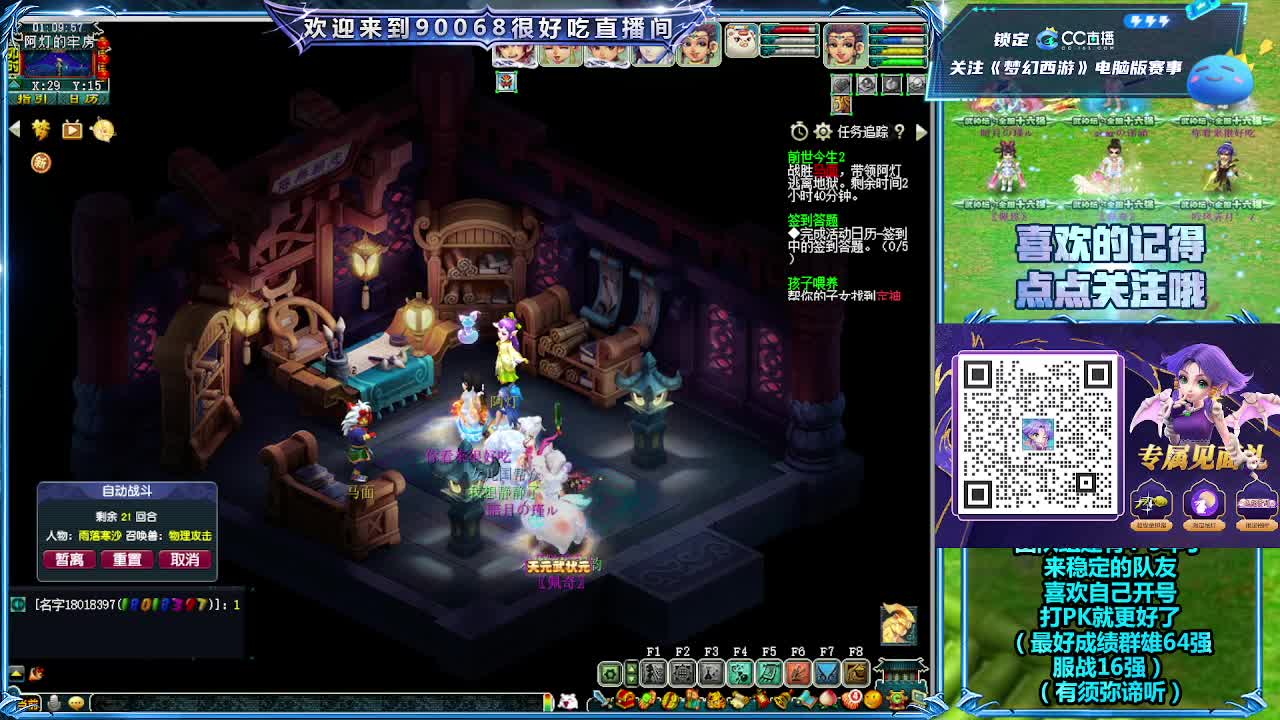Click the timer clock icon near 任务追踪
Screen dimensions: 1280x720
pos(800,131)
